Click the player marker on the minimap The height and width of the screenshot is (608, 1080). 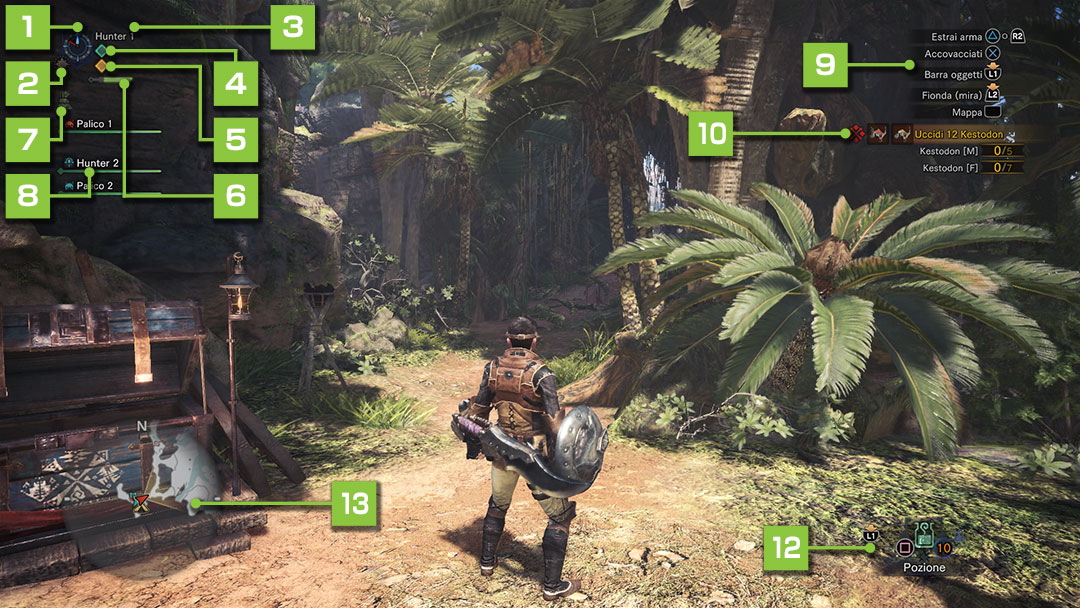click(139, 499)
